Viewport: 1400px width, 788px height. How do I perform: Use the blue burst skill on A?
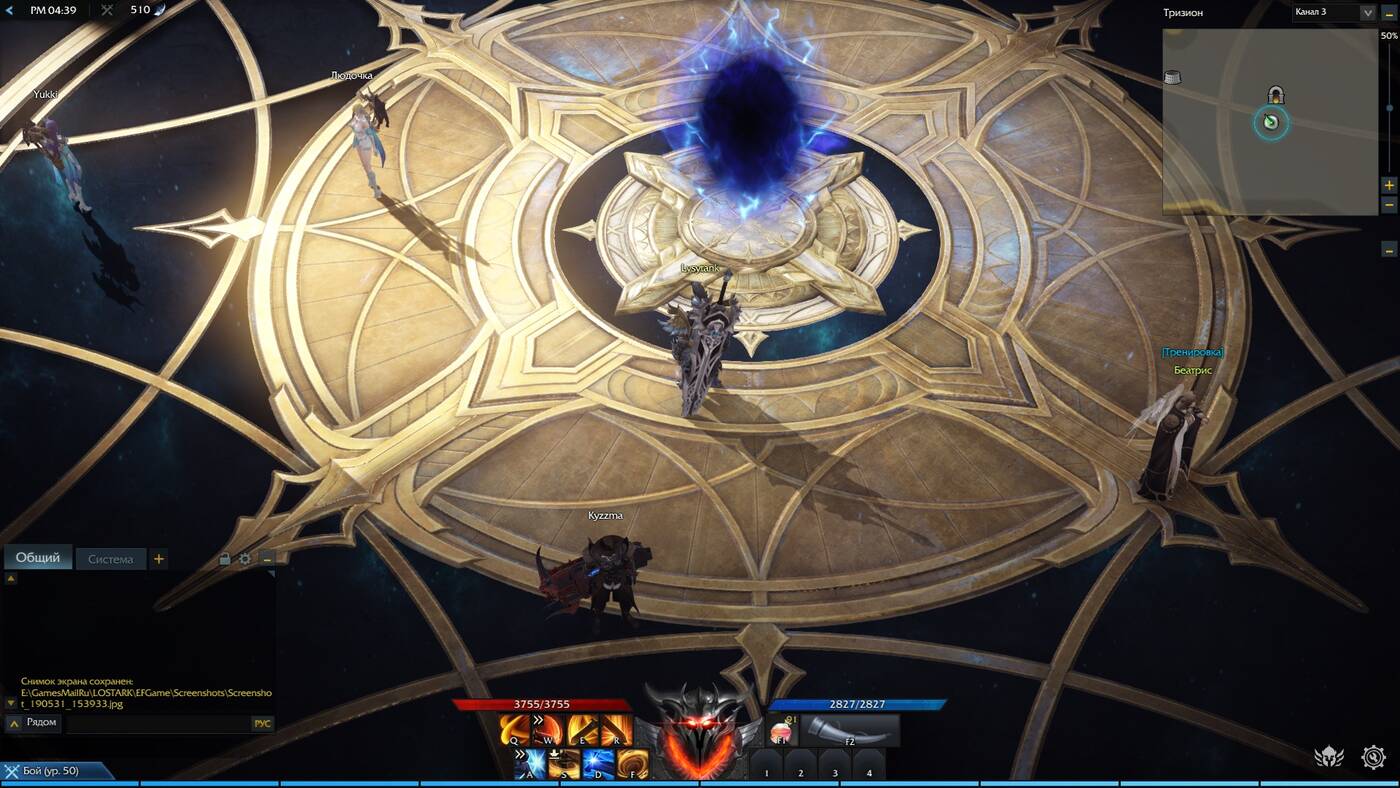pyautogui.click(x=530, y=763)
